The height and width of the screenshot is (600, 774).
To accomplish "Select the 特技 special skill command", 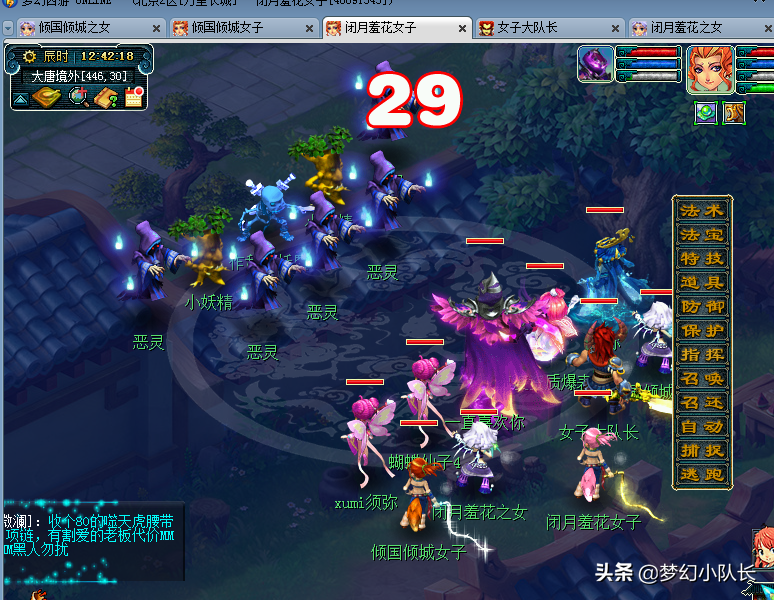I will [702, 258].
